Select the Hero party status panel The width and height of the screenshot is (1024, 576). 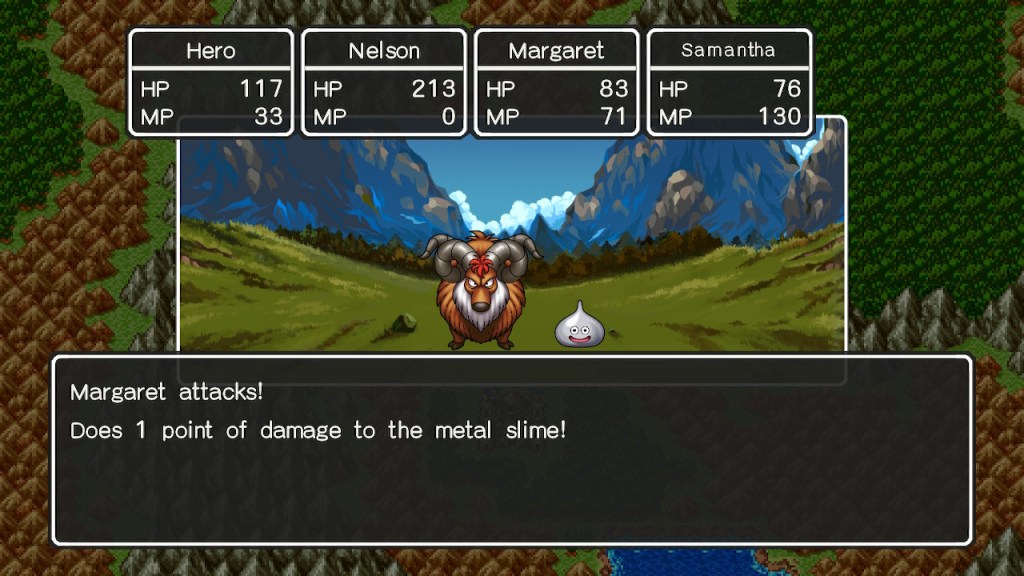(x=211, y=82)
